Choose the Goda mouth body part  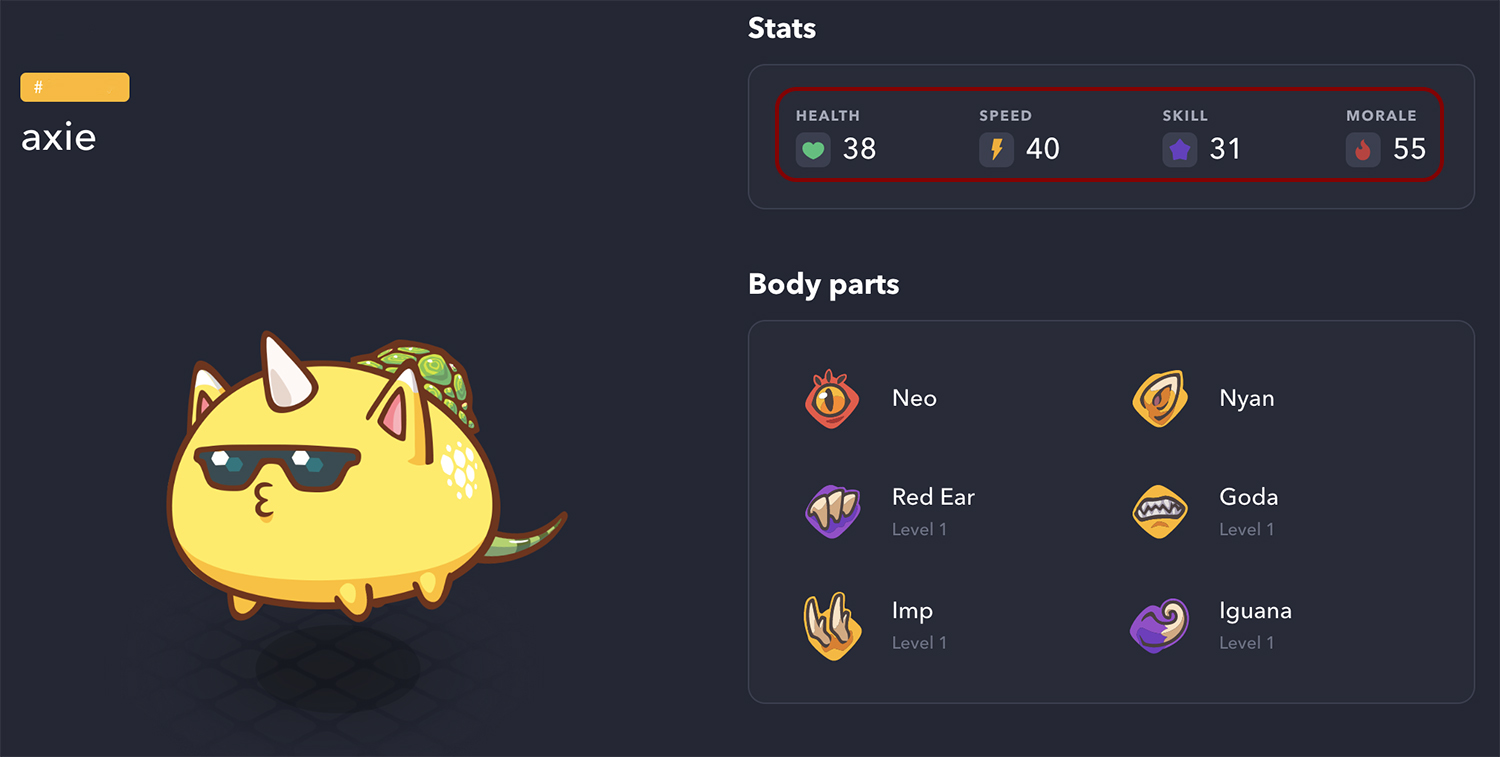(x=1248, y=498)
